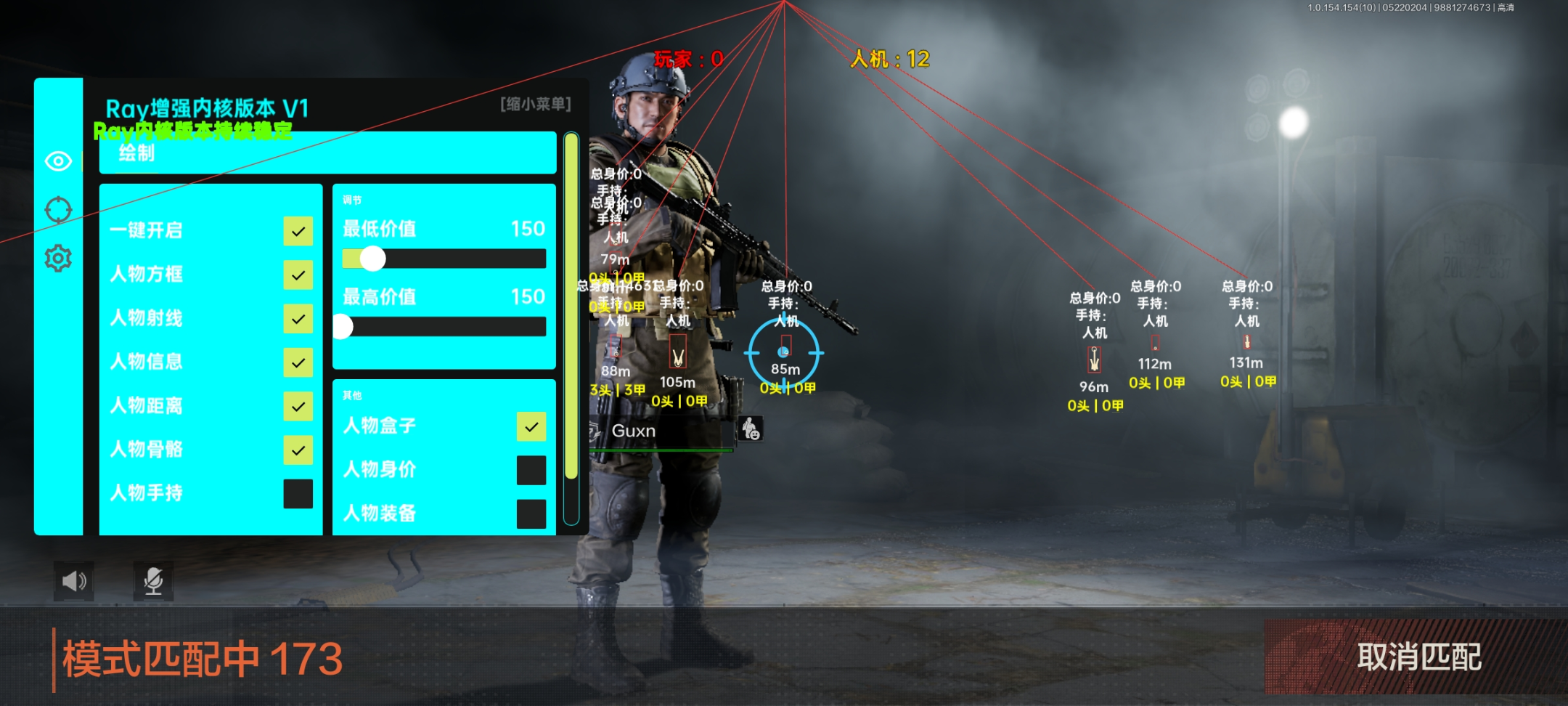Open the overlay's gear settings tab
This screenshot has height=706, width=1568.
tap(58, 259)
